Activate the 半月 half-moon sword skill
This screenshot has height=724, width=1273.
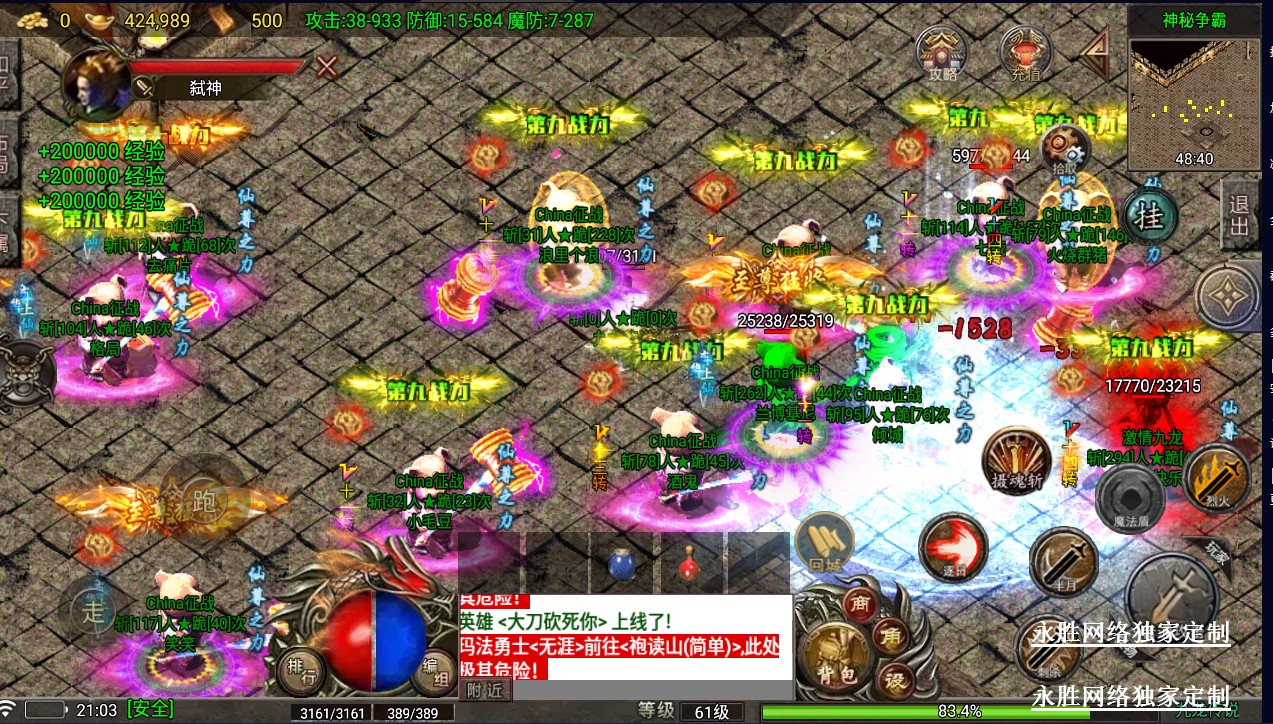1063,562
